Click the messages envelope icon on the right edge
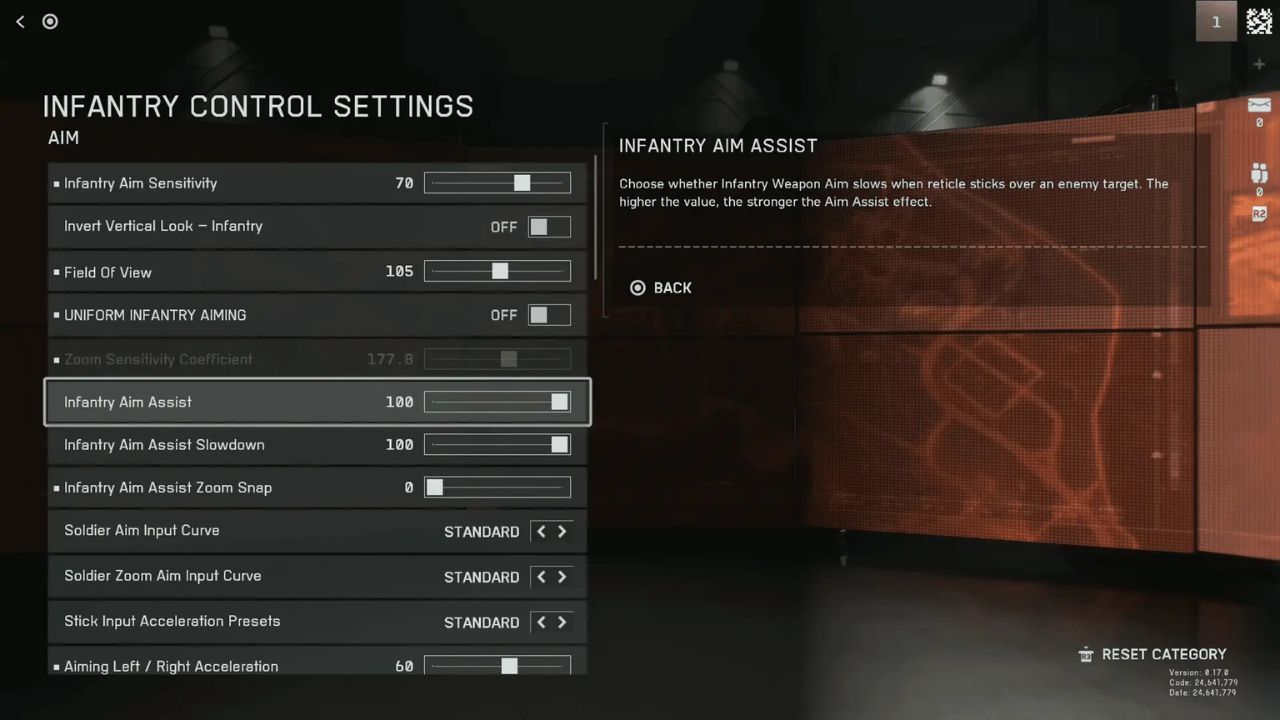The height and width of the screenshot is (720, 1280). (1259, 104)
